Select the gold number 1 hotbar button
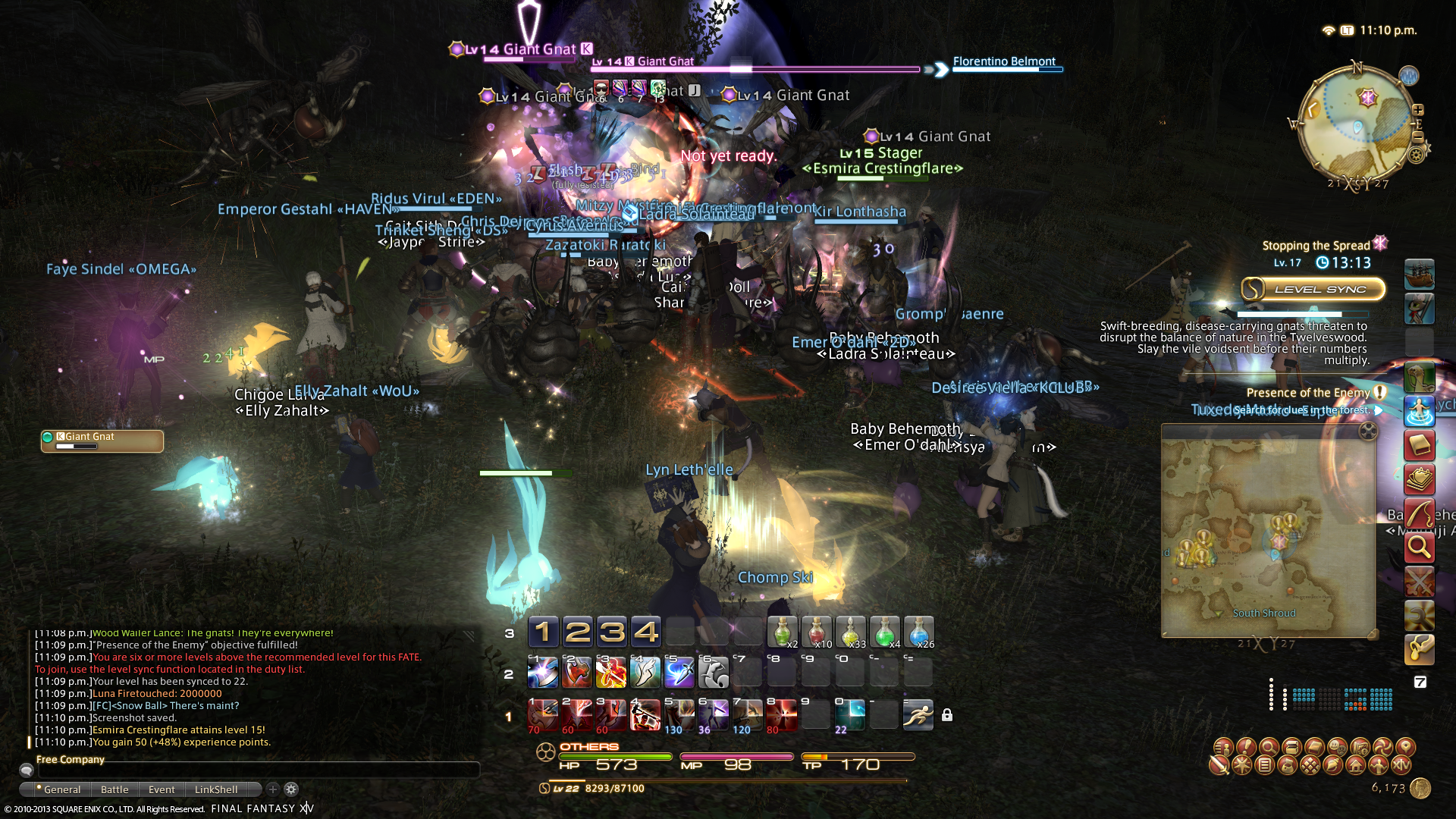 (x=543, y=632)
